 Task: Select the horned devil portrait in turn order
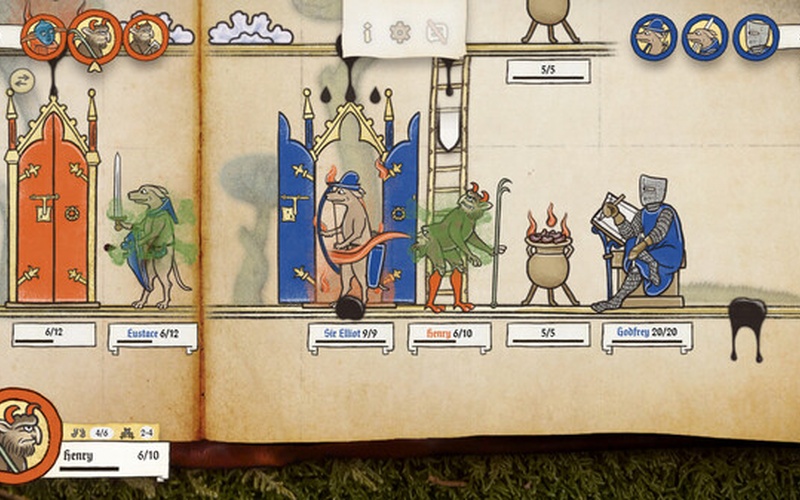95,37
